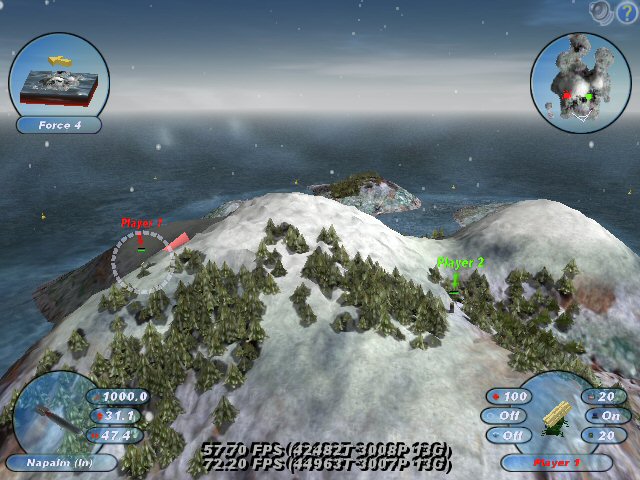The image size is (640, 480).
Task: Click the red-dot 100 pill
Action: [x=512, y=396]
